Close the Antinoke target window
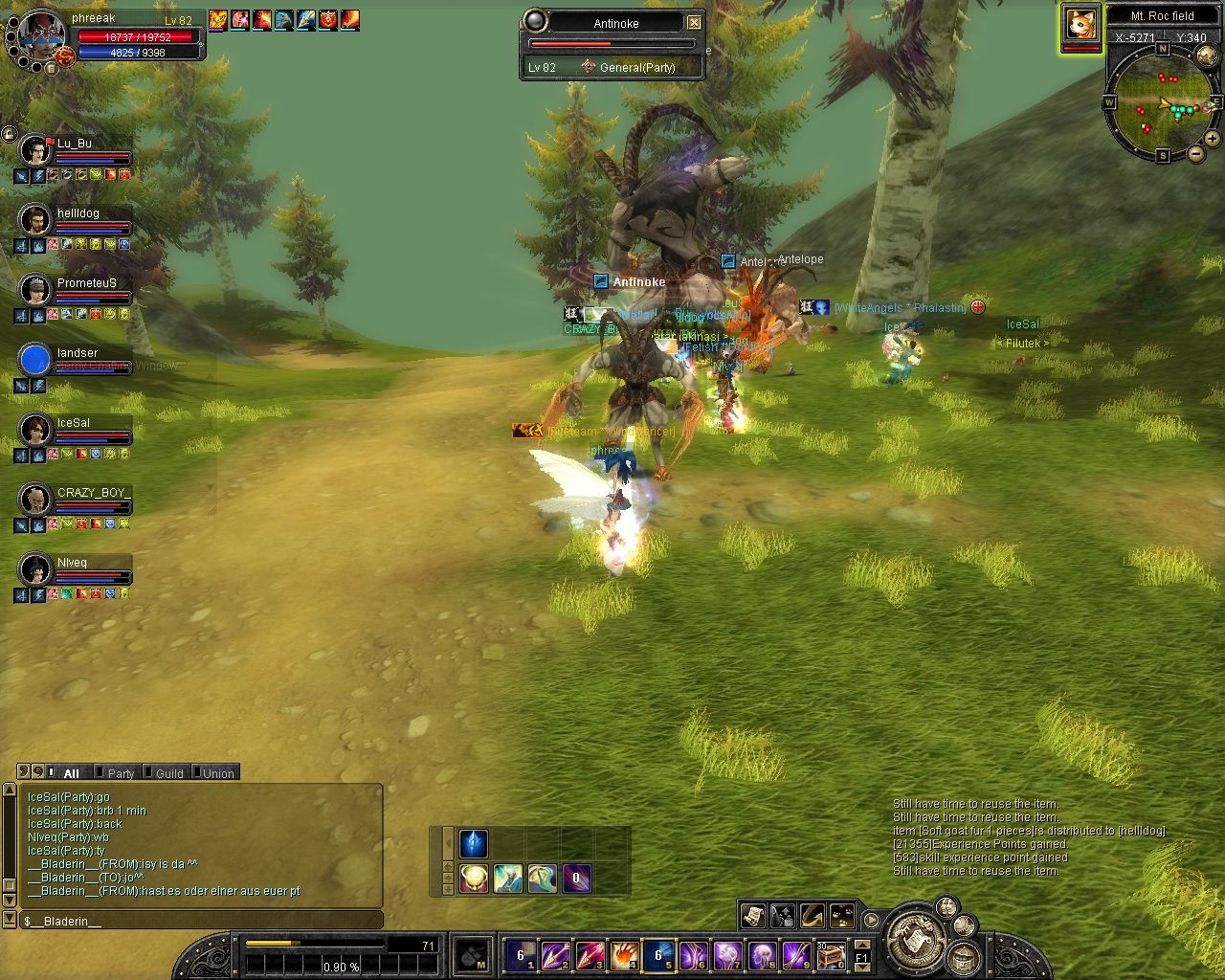 695,23
